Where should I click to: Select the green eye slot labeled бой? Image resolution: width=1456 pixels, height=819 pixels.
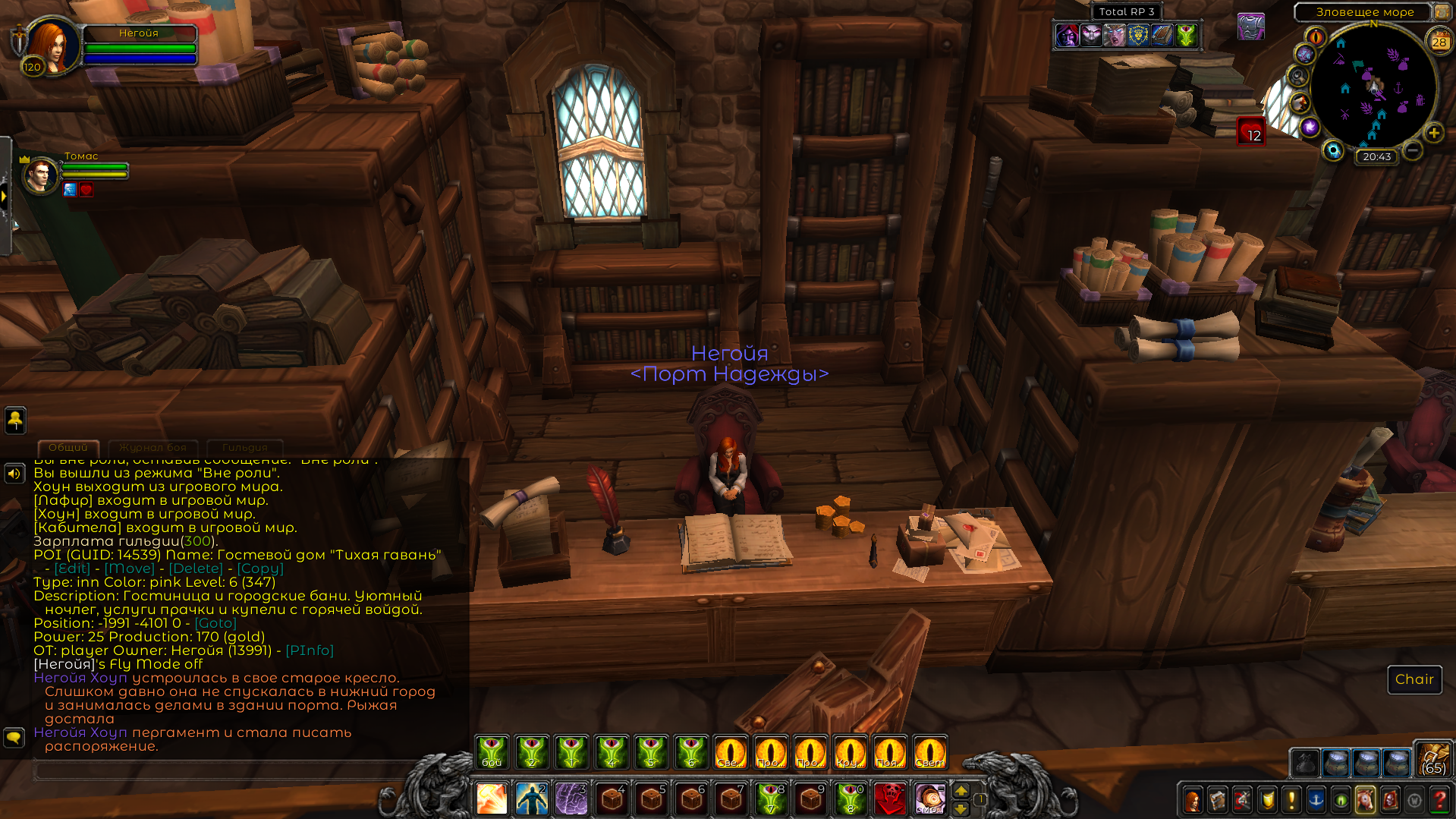click(x=492, y=752)
